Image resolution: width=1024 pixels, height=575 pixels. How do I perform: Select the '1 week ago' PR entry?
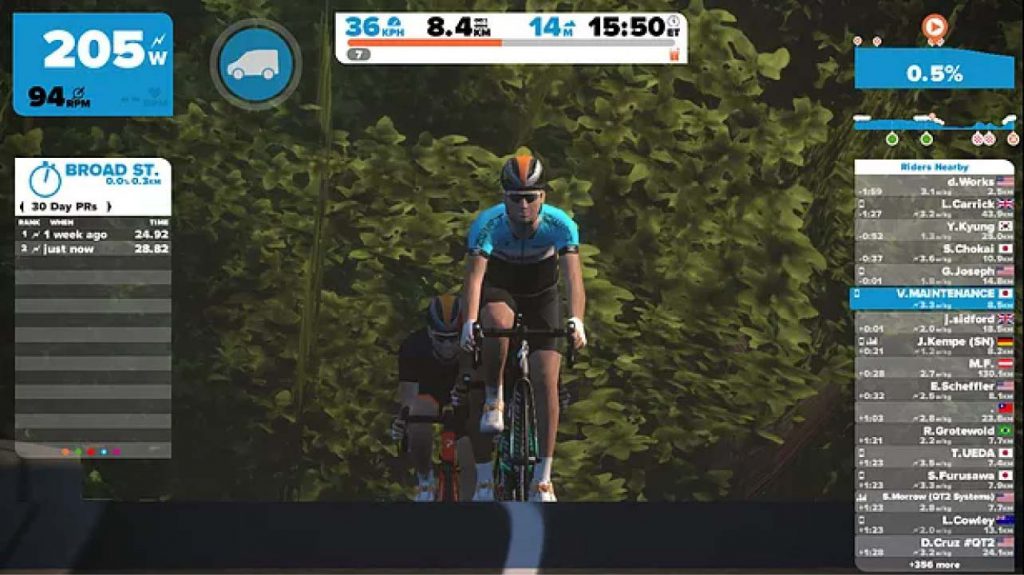92,234
